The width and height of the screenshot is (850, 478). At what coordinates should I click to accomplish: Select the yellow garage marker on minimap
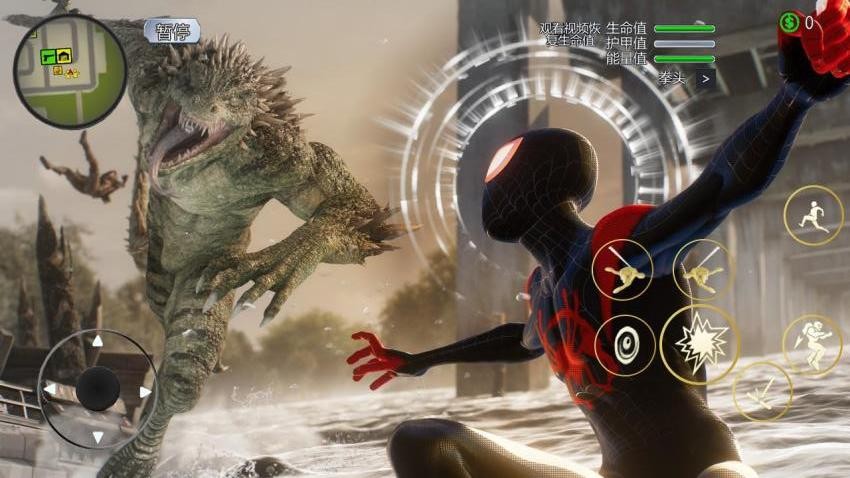pos(64,56)
